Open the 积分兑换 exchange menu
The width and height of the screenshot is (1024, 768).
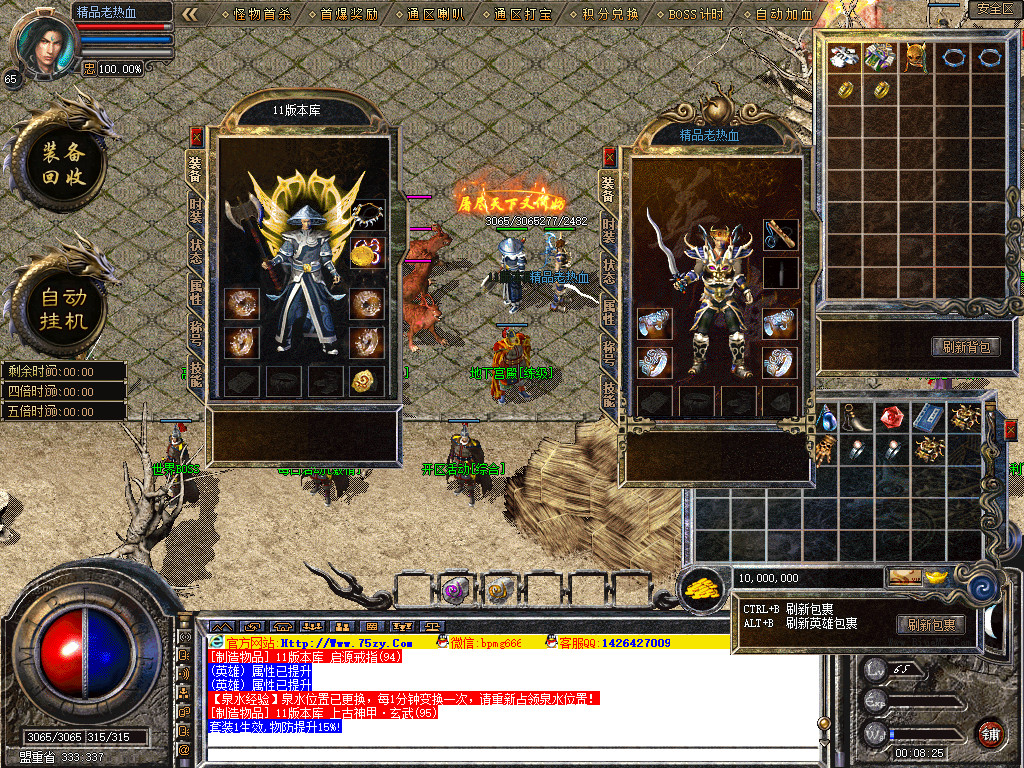tap(610, 14)
